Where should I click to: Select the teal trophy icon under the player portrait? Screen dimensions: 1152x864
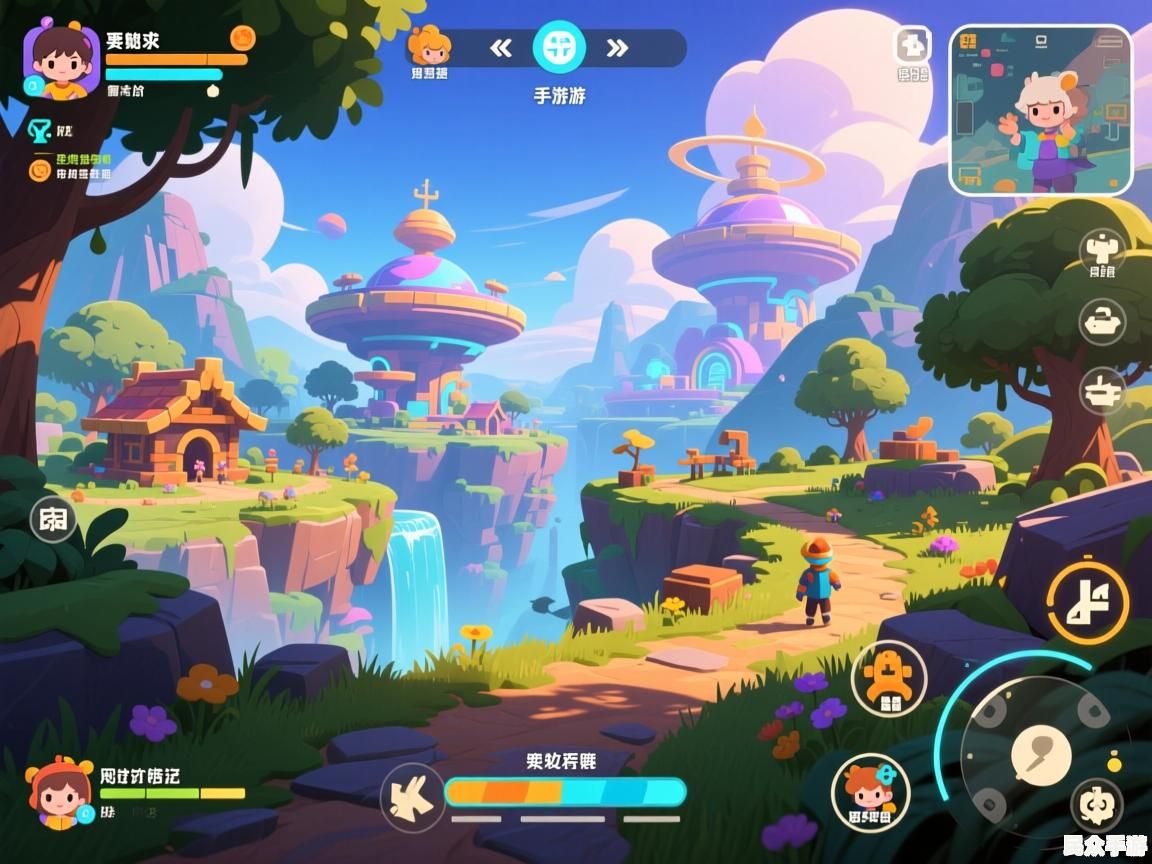coord(40,130)
